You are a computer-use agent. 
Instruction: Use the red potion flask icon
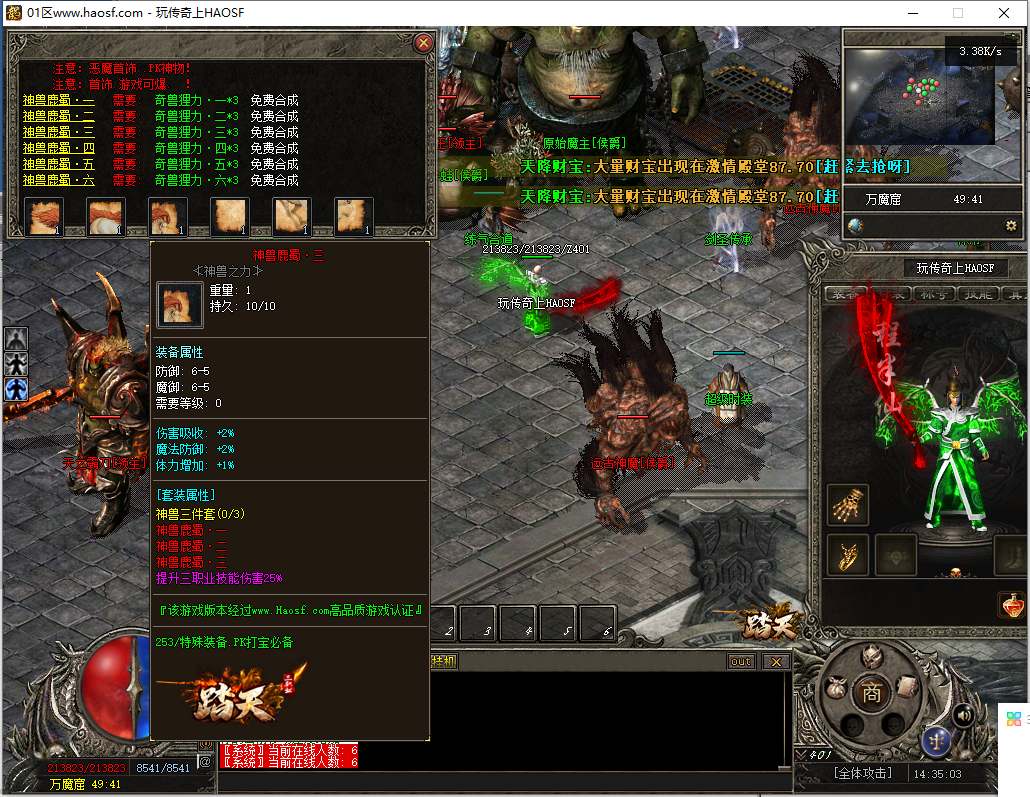point(1011,605)
